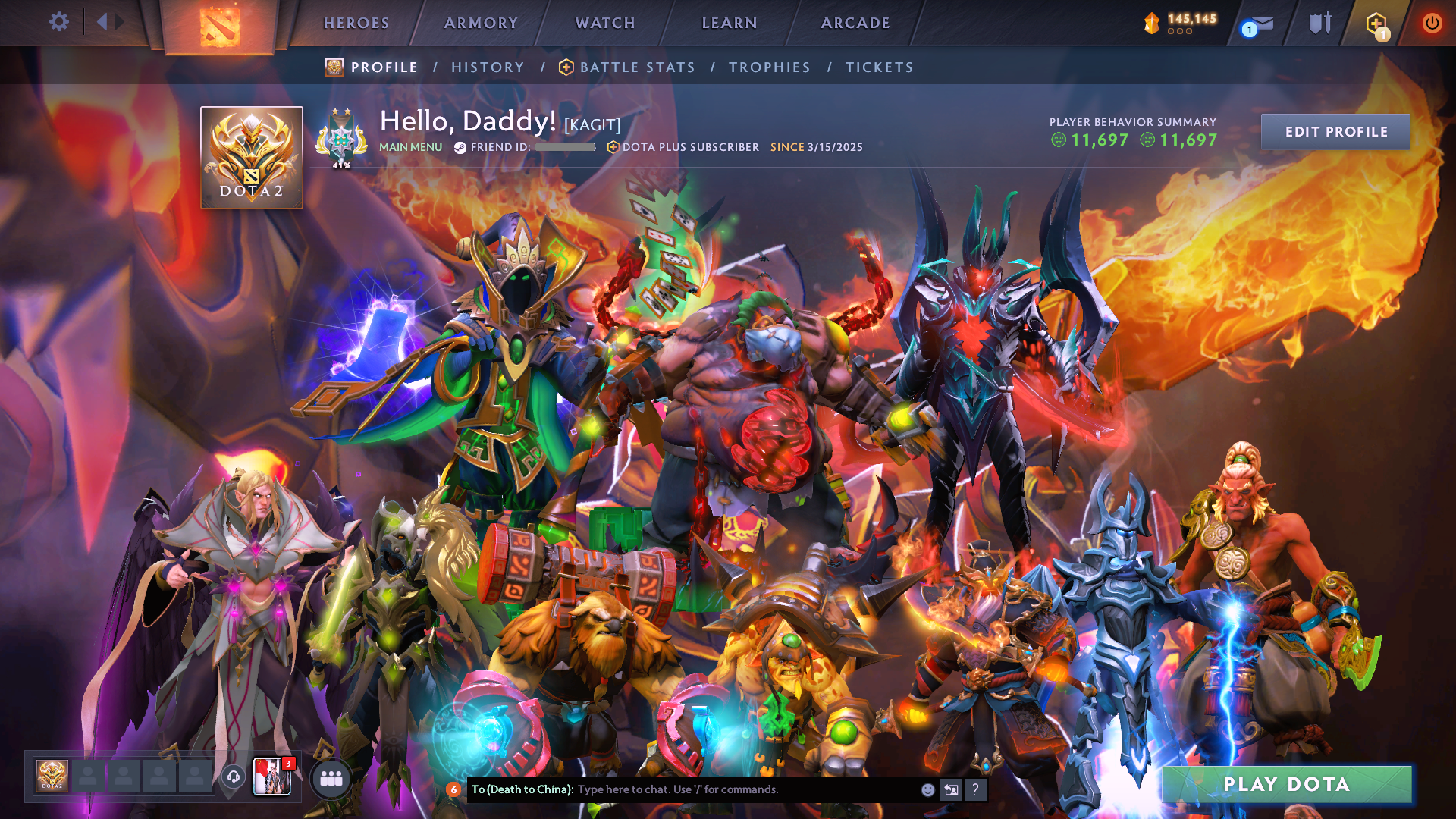The width and height of the screenshot is (1456, 819).
Task: Open the MAIN MENU dropdown under player name
Action: pos(411,147)
